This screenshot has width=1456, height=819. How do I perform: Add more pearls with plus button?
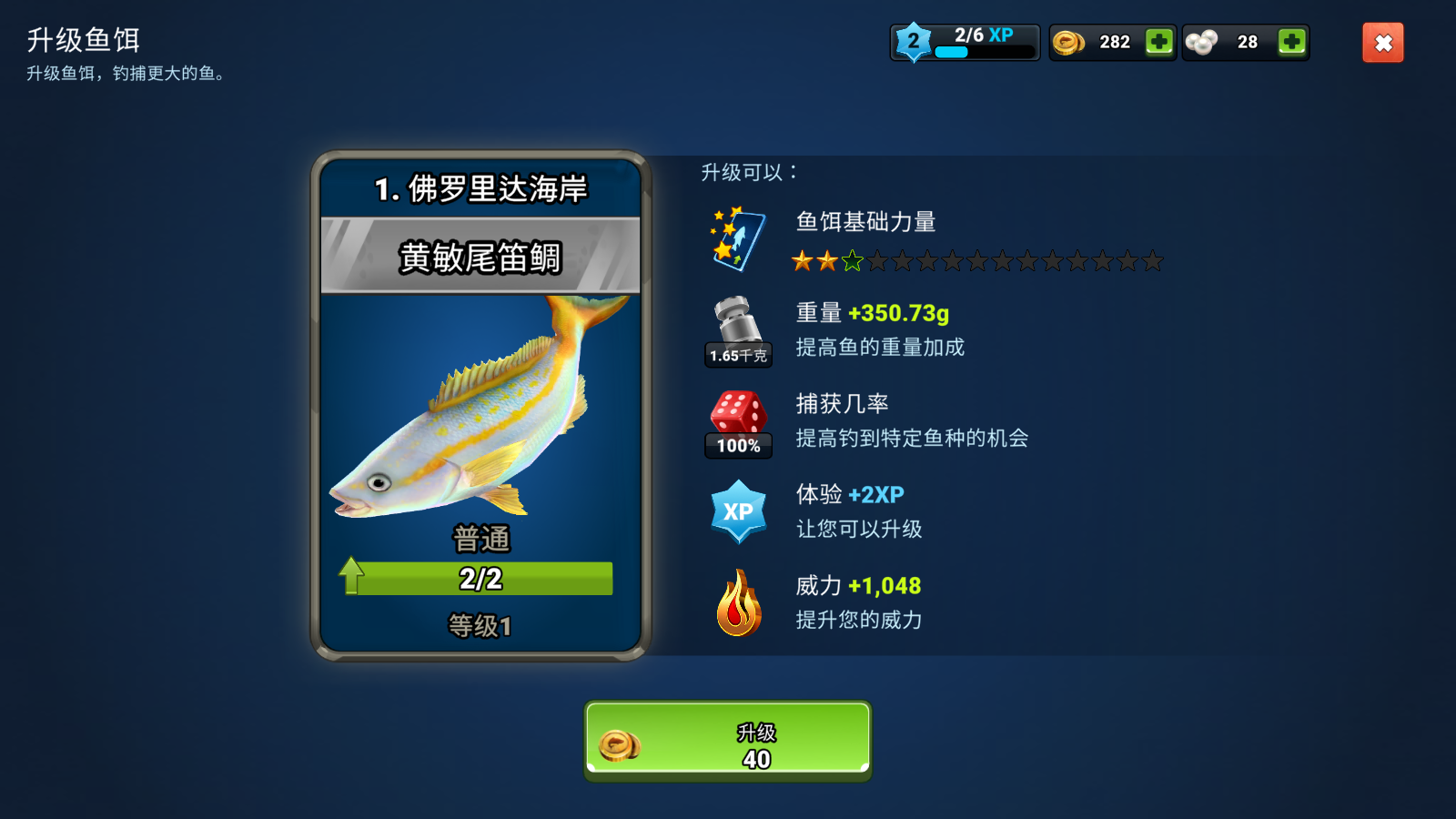click(1291, 42)
